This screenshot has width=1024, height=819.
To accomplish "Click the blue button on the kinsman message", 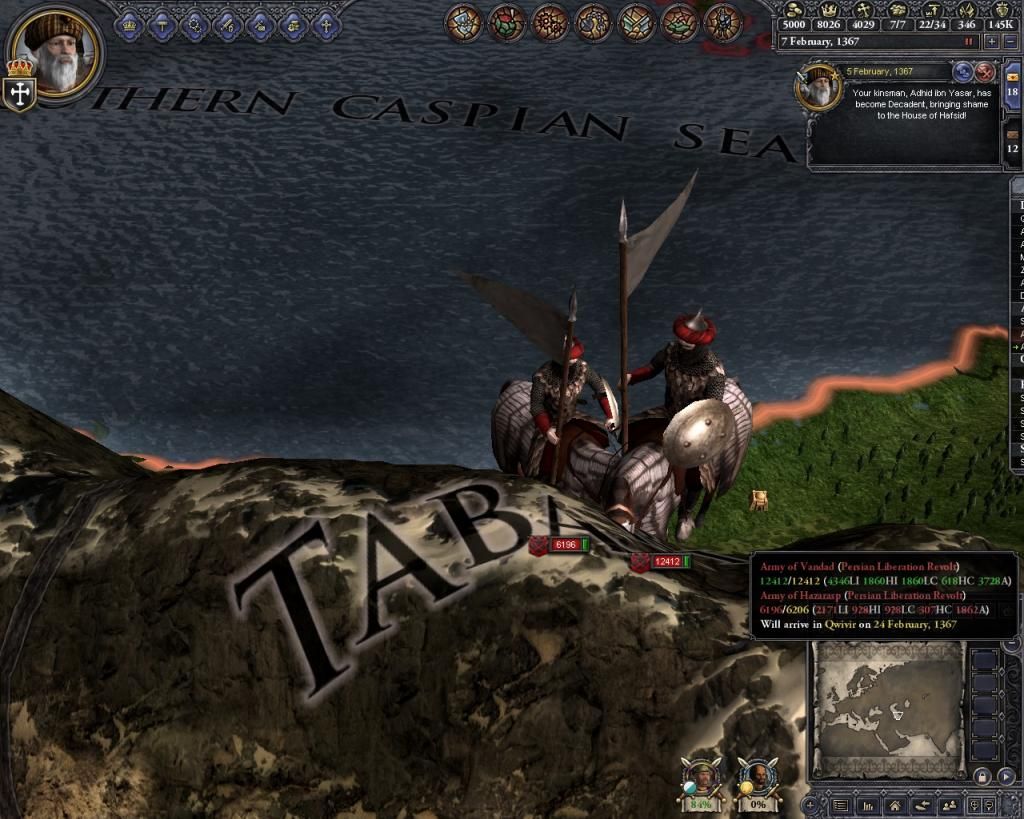I will pos(963,72).
